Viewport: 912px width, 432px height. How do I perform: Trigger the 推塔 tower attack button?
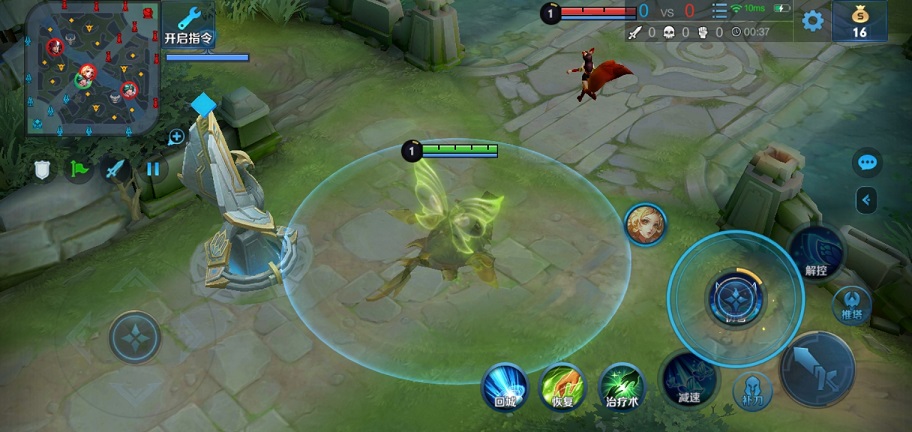pyautogui.click(x=852, y=304)
